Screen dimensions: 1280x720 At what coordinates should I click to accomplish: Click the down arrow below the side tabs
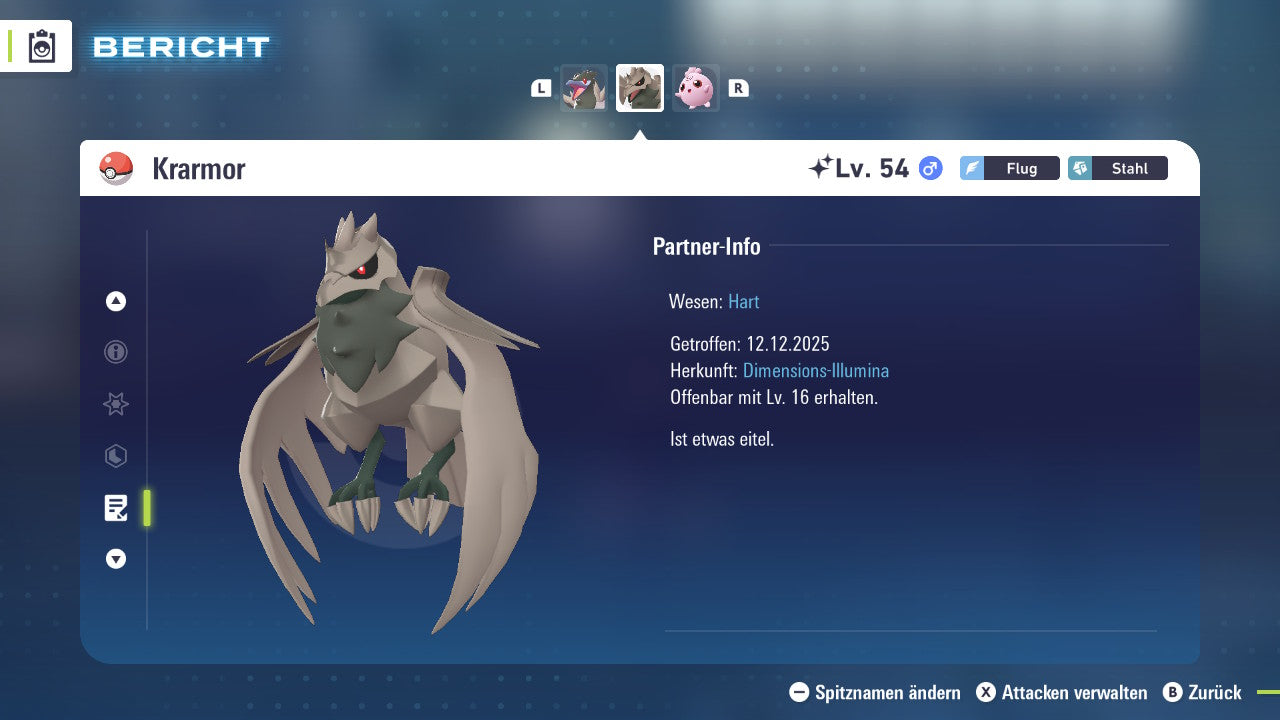(116, 559)
